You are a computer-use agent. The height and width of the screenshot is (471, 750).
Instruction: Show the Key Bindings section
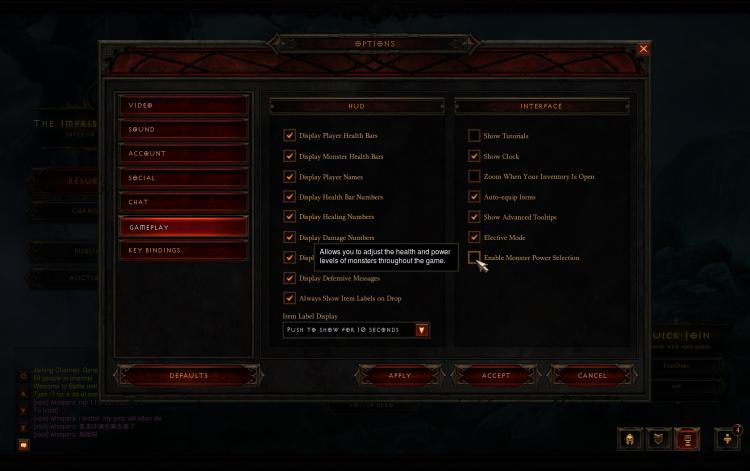click(x=183, y=250)
